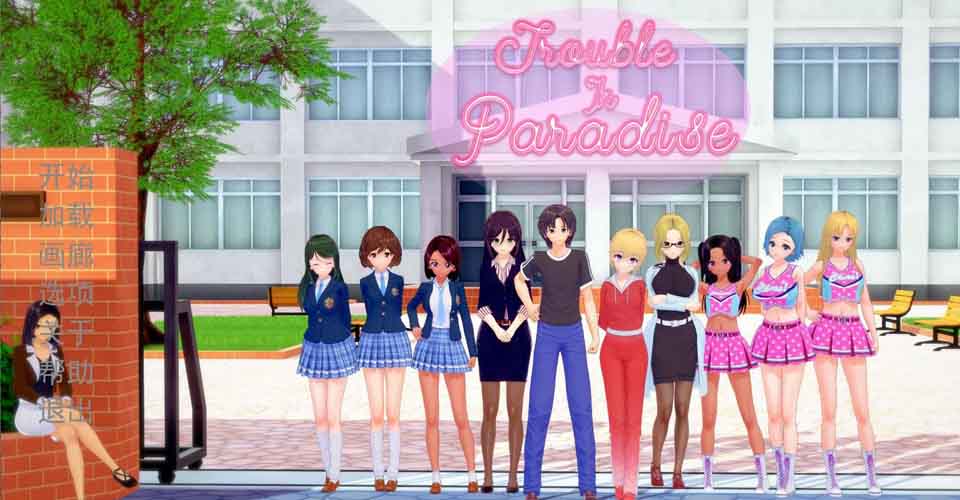Open the 画廊 (Gallery) entry

[x=67, y=255]
